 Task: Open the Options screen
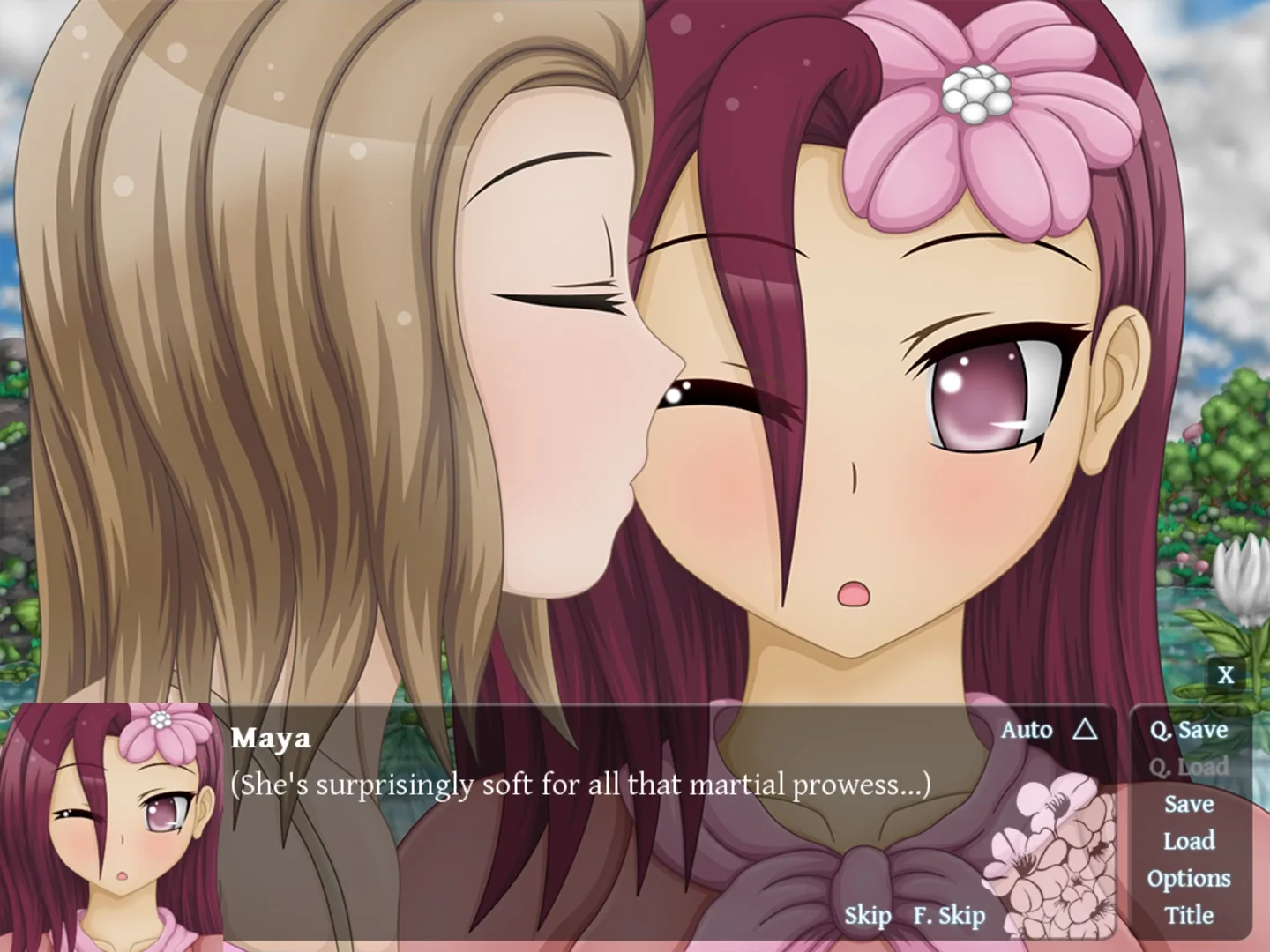(x=1189, y=878)
